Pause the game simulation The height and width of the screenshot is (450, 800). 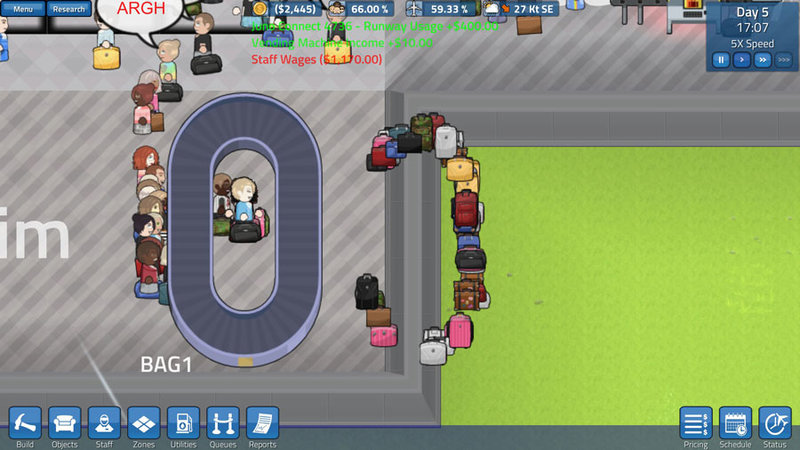[720, 60]
